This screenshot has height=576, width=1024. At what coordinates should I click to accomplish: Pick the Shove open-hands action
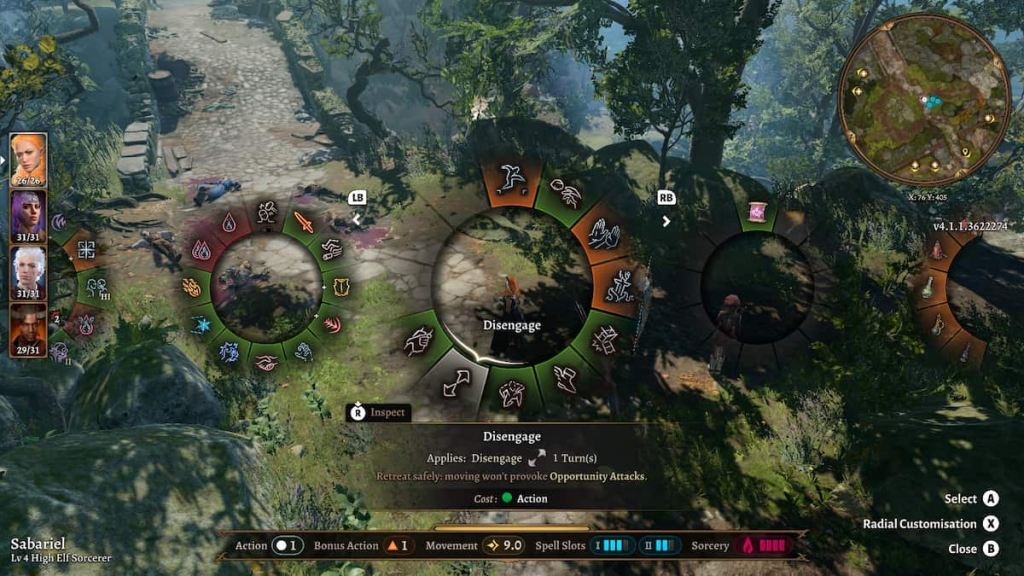tap(604, 236)
